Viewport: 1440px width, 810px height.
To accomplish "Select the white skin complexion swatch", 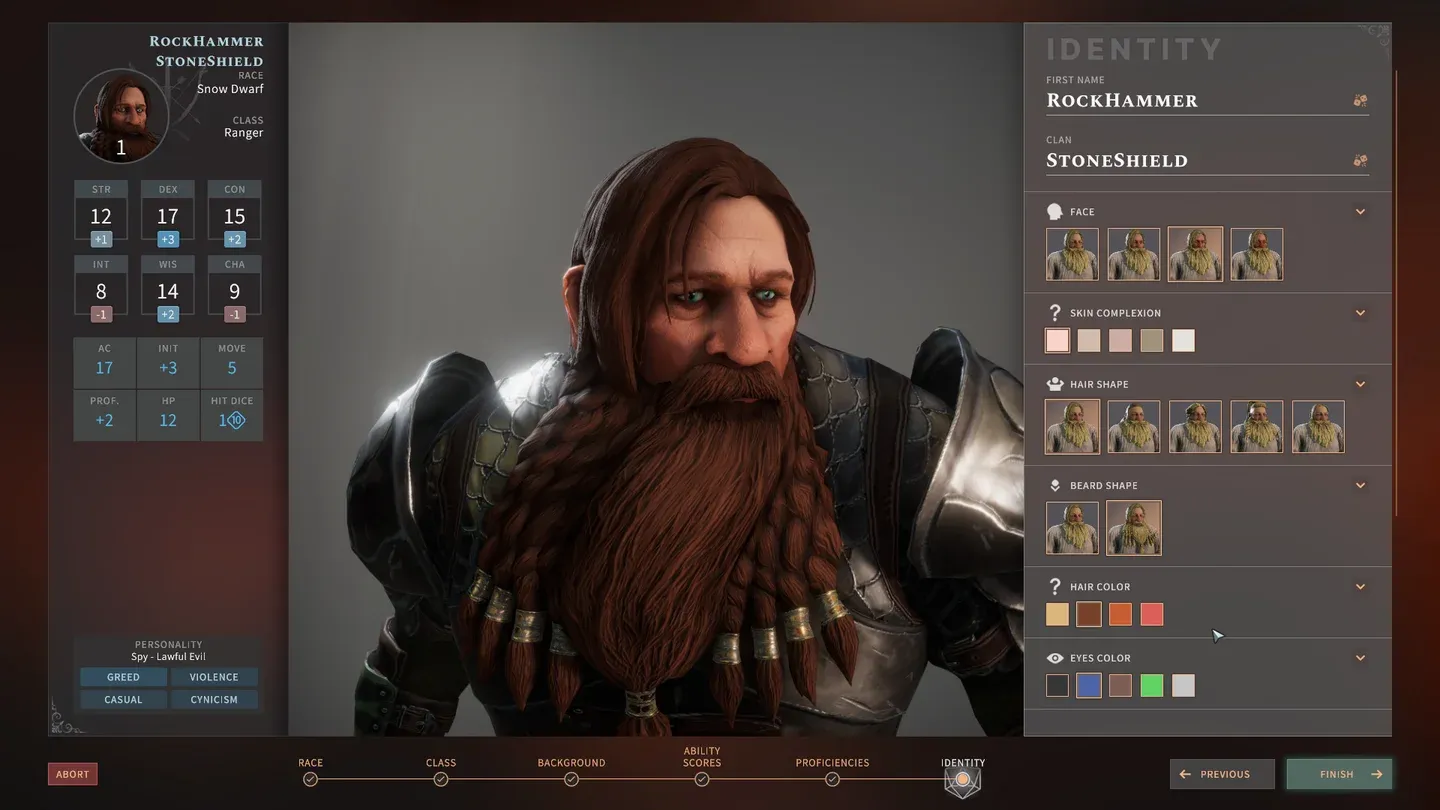I will click(x=1183, y=341).
